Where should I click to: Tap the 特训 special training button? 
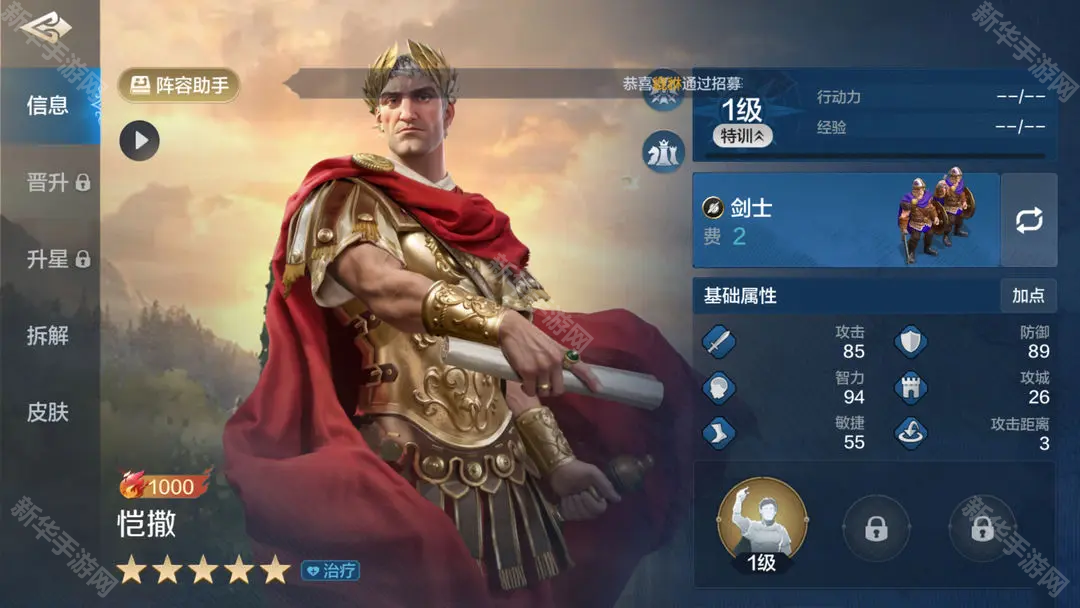tap(742, 136)
